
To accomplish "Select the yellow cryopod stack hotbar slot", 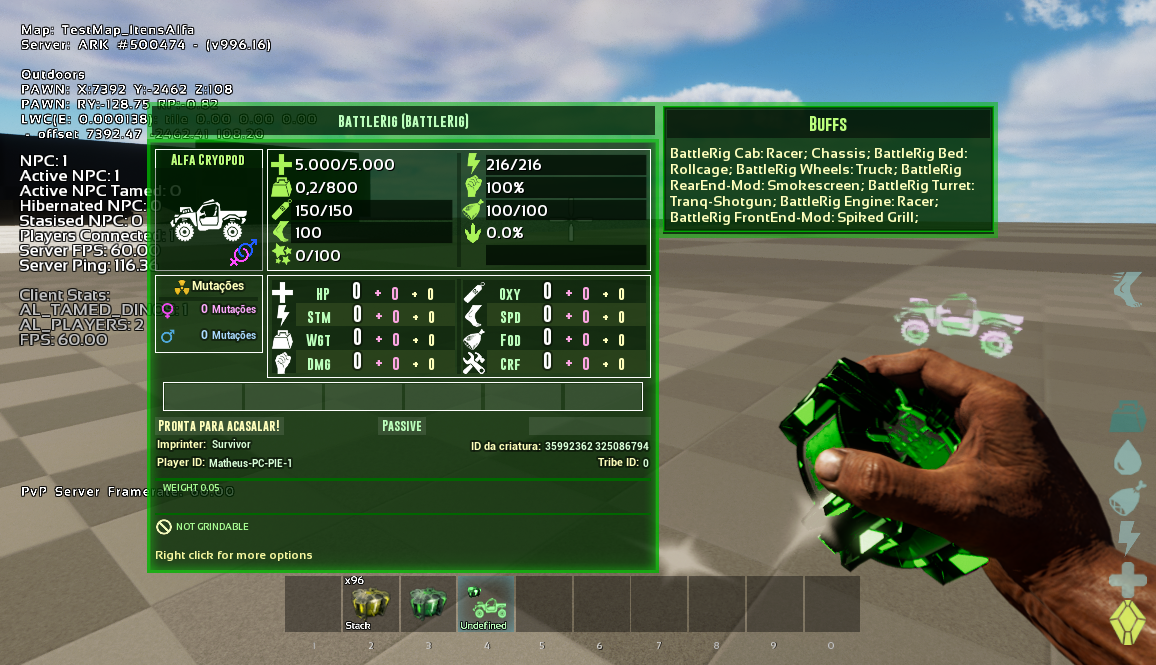I will pos(370,603).
